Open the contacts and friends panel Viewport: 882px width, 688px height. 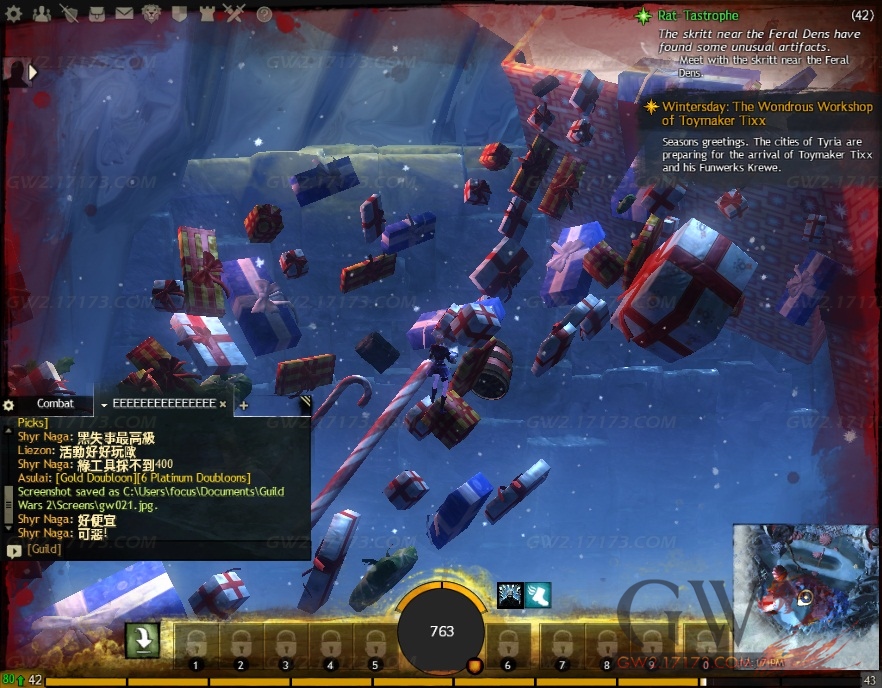(x=42, y=14)
